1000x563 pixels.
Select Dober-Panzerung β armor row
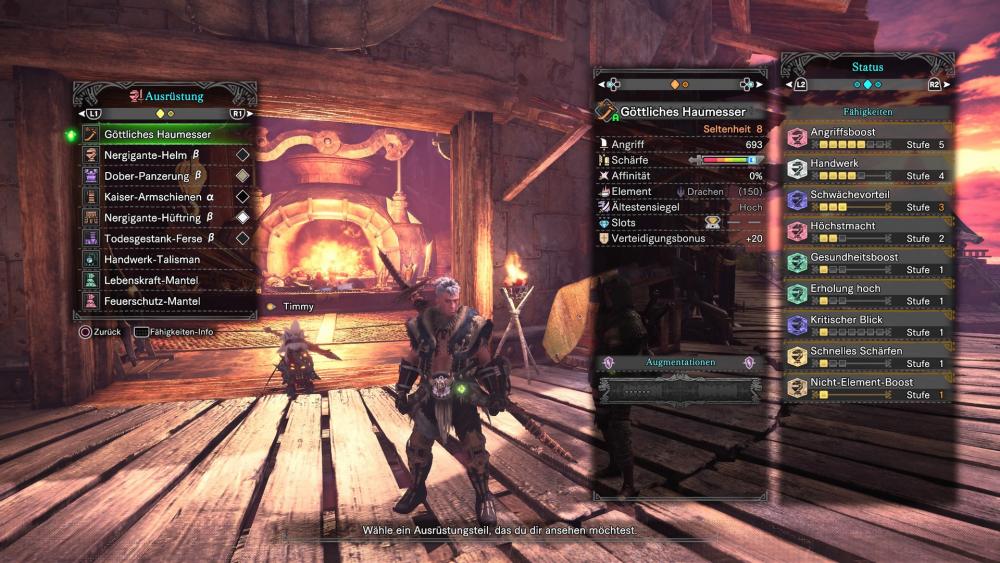(x=160, y=176)
